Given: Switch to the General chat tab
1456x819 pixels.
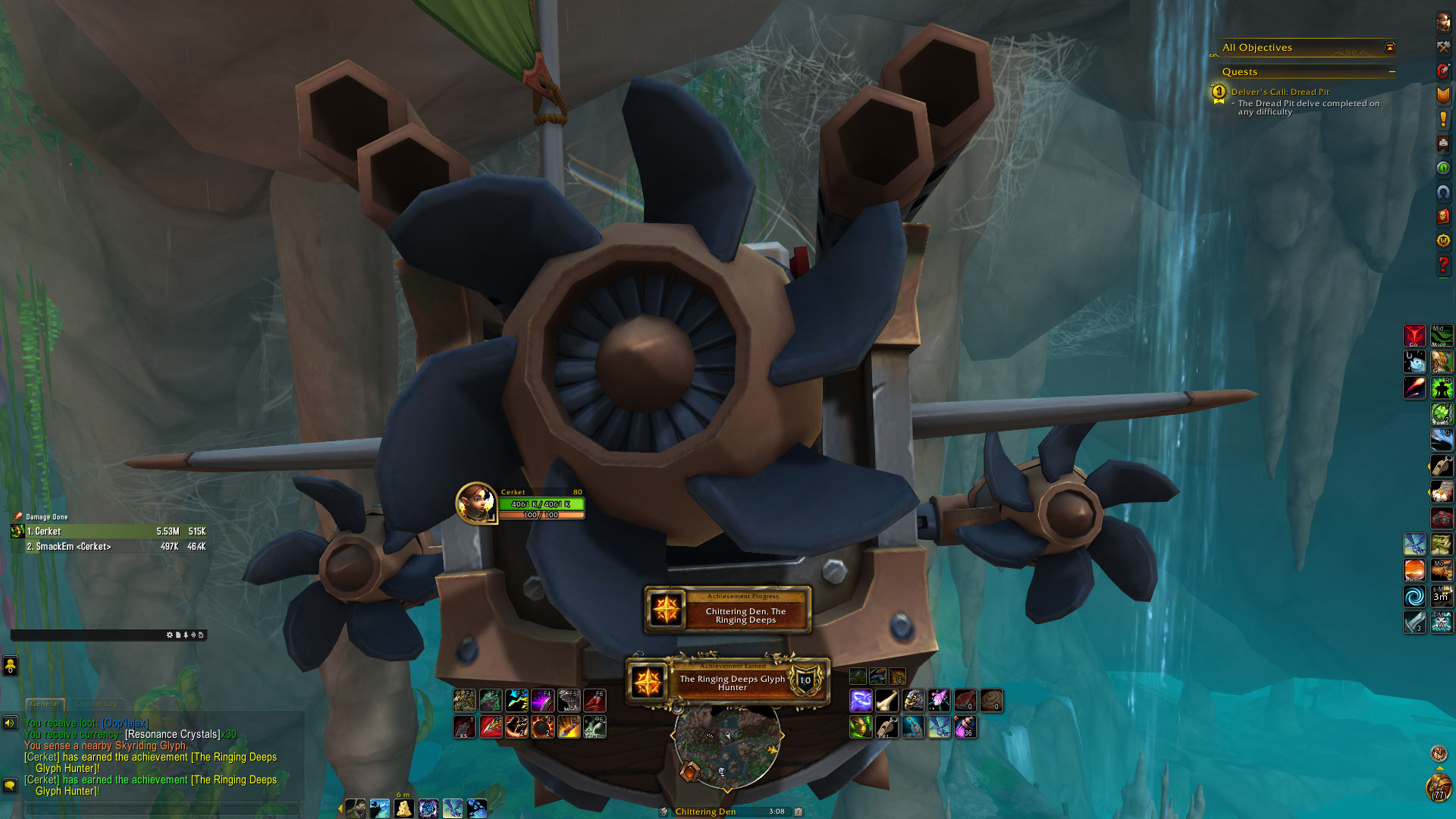Looking at the screenshot, I should click(45, 704).
